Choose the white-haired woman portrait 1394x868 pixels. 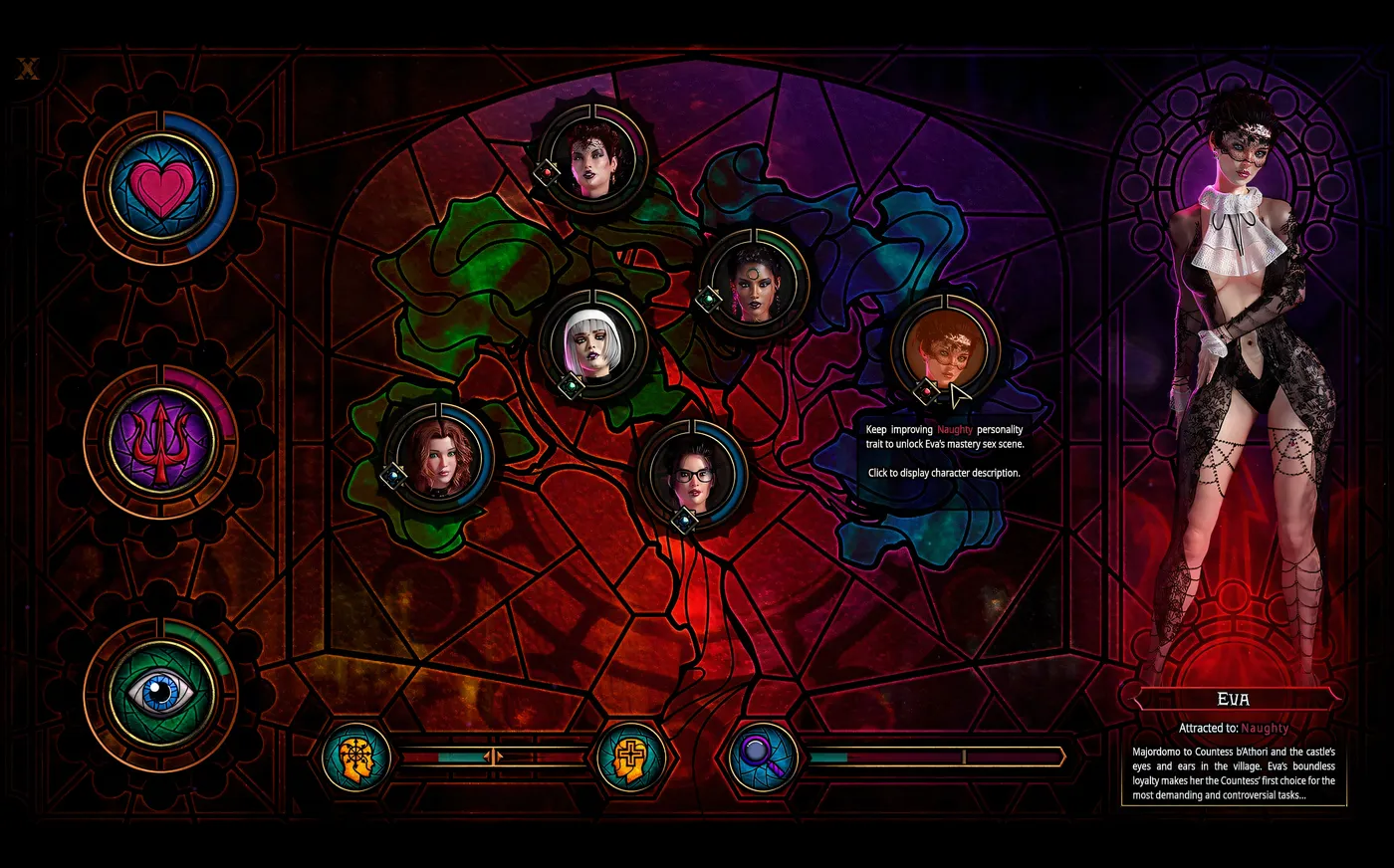click(x=593, y=345)
